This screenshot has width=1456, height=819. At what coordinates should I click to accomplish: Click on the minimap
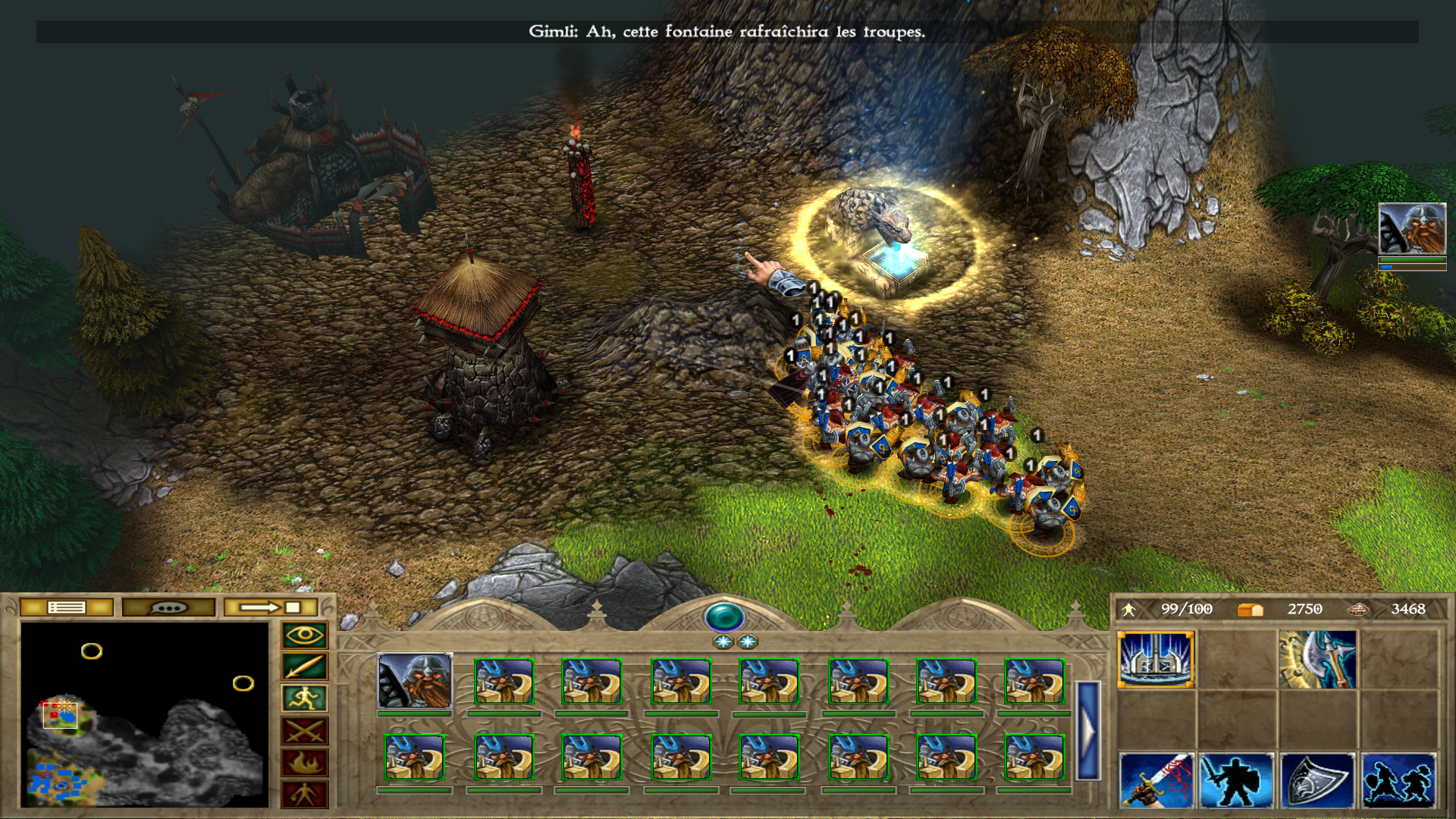tap(144, 714)
